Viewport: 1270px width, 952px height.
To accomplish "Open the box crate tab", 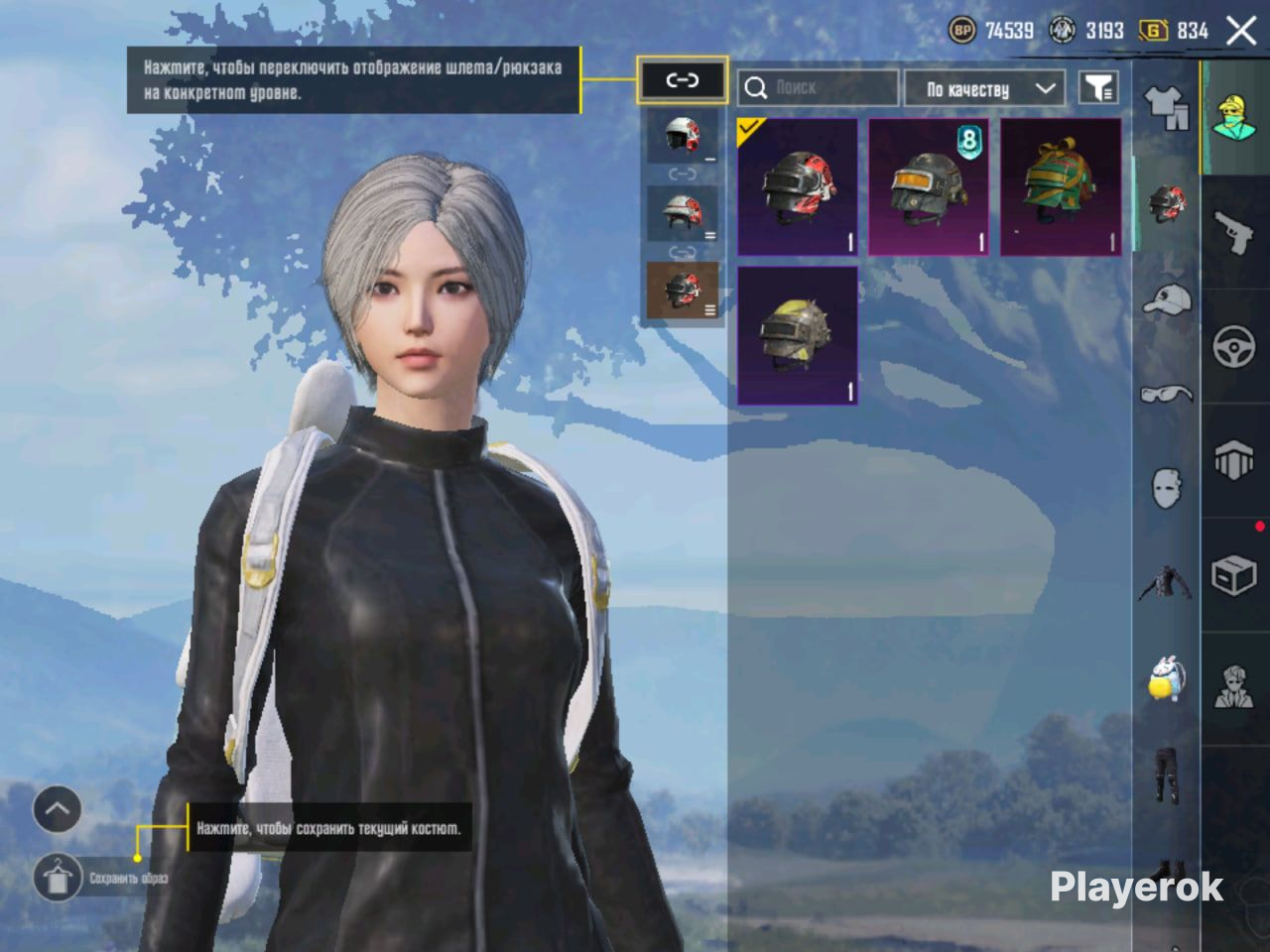I will coord(1234,575).
